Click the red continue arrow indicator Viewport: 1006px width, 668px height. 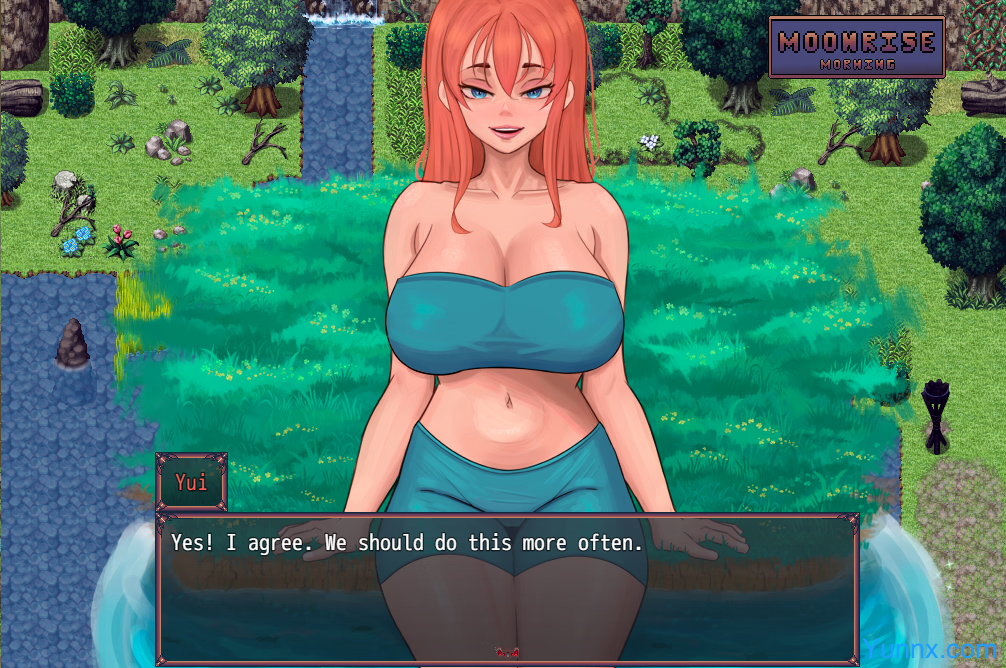(506, 652)
